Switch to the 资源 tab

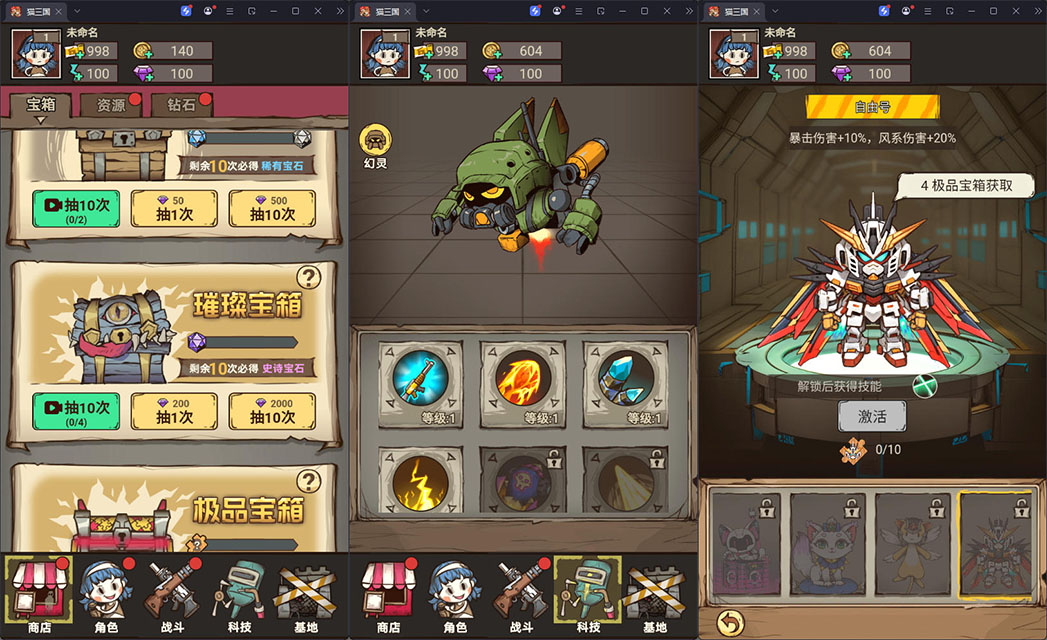tap(112, 105)
